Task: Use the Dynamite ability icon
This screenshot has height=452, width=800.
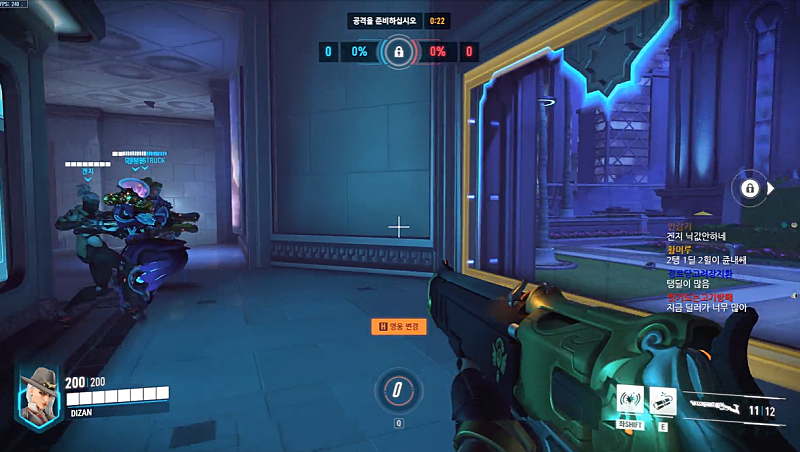Action: [x=663, y=400]
